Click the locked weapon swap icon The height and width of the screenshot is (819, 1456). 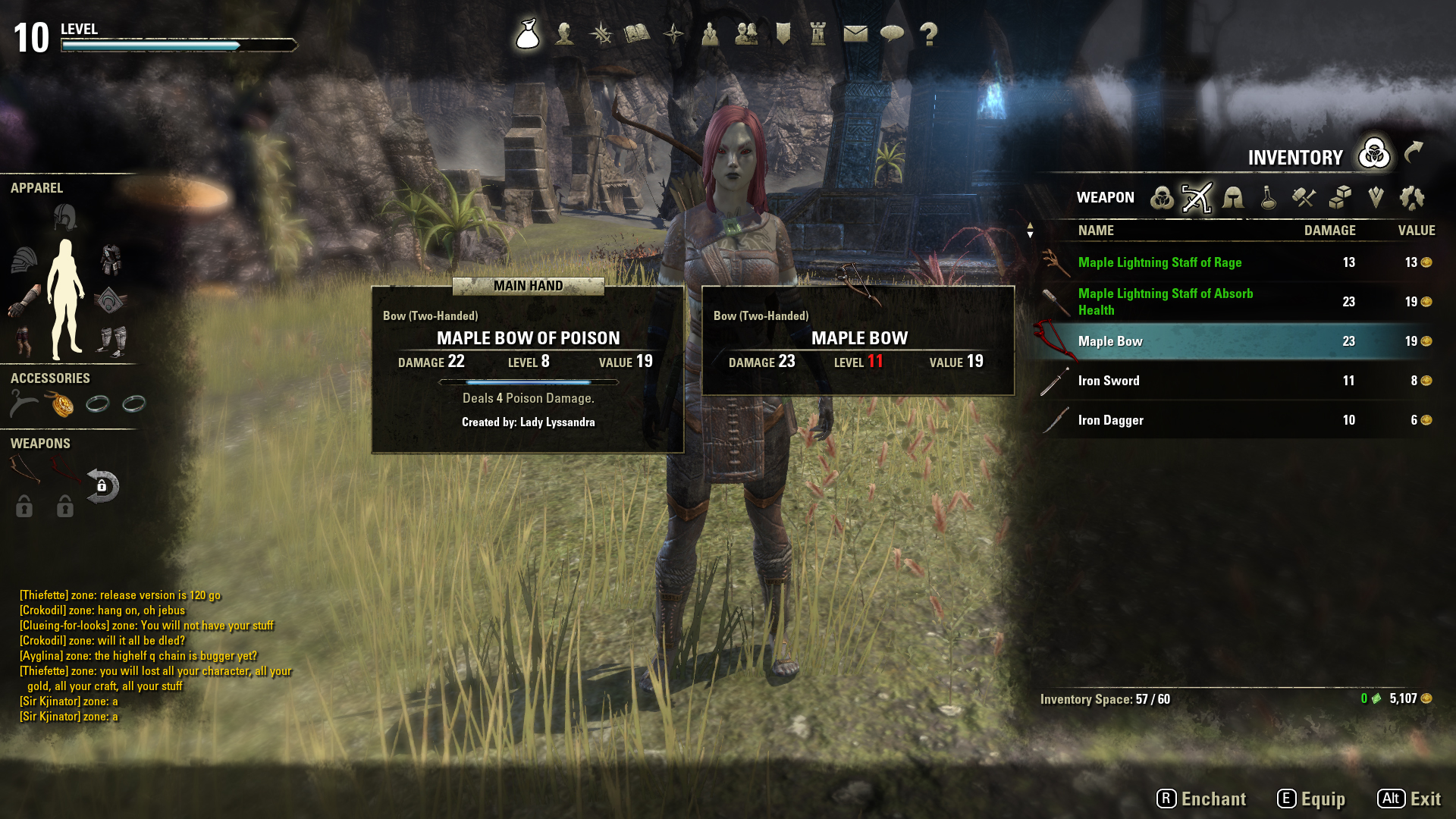point(102,486)
